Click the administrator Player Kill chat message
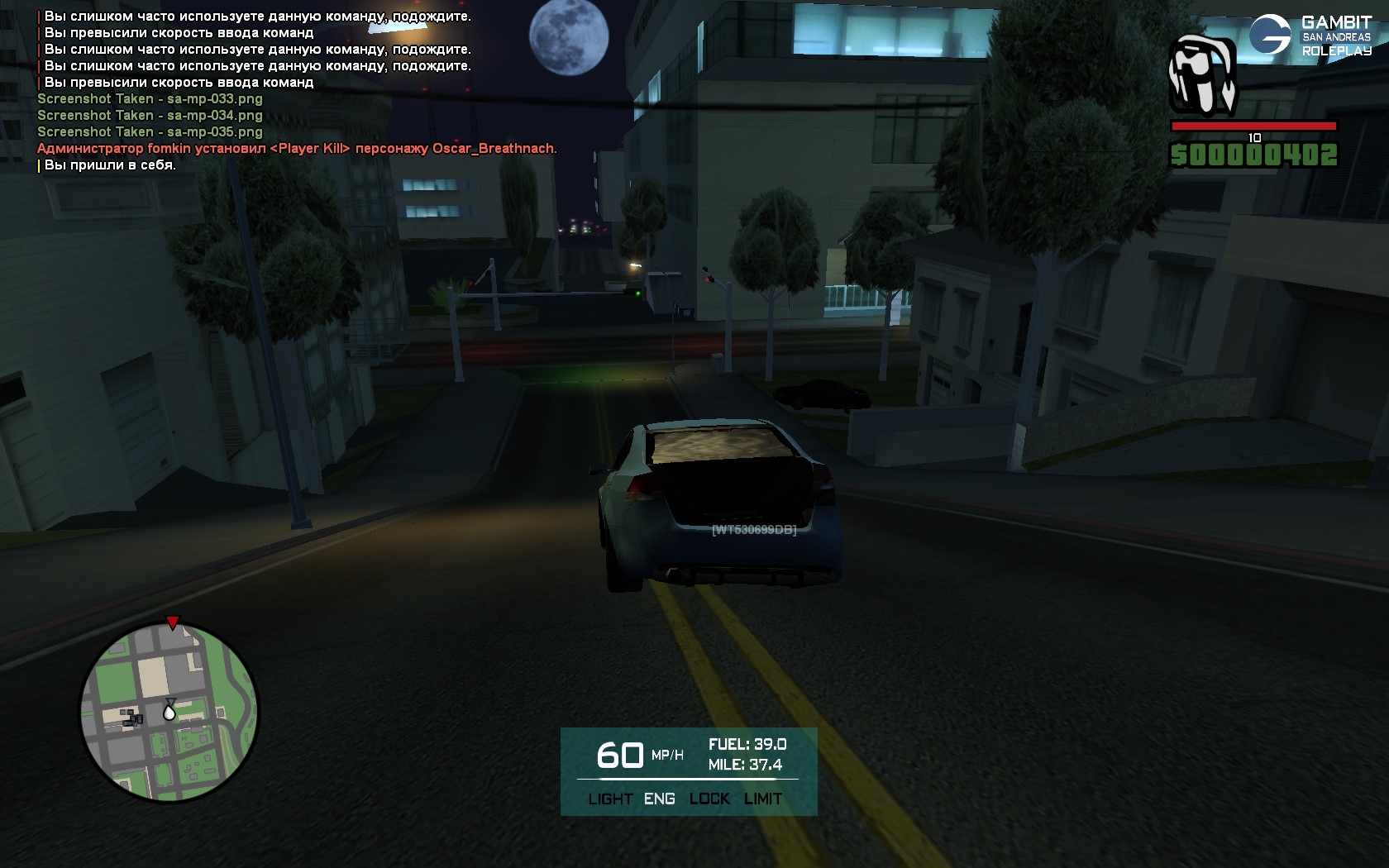The image size is (1389, 868). tap(297, 149)
